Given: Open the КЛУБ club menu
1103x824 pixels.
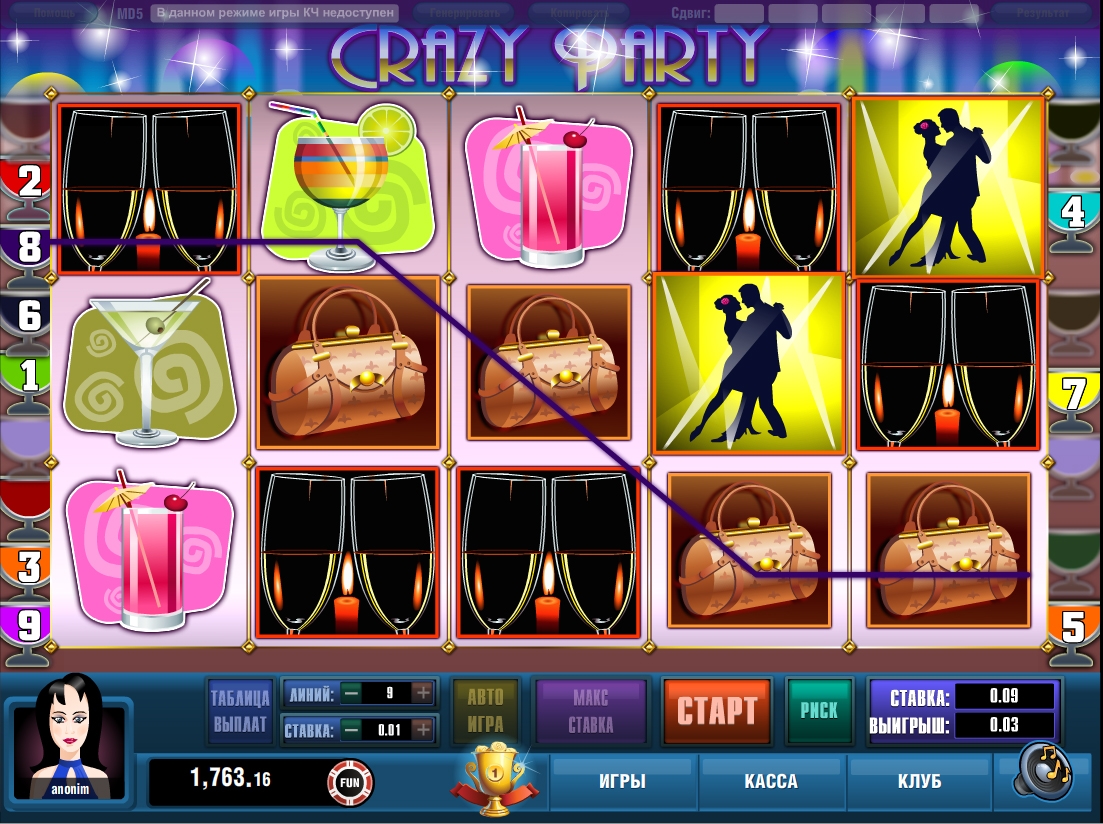Looking at the screenshot, I should tap(919, 781).
